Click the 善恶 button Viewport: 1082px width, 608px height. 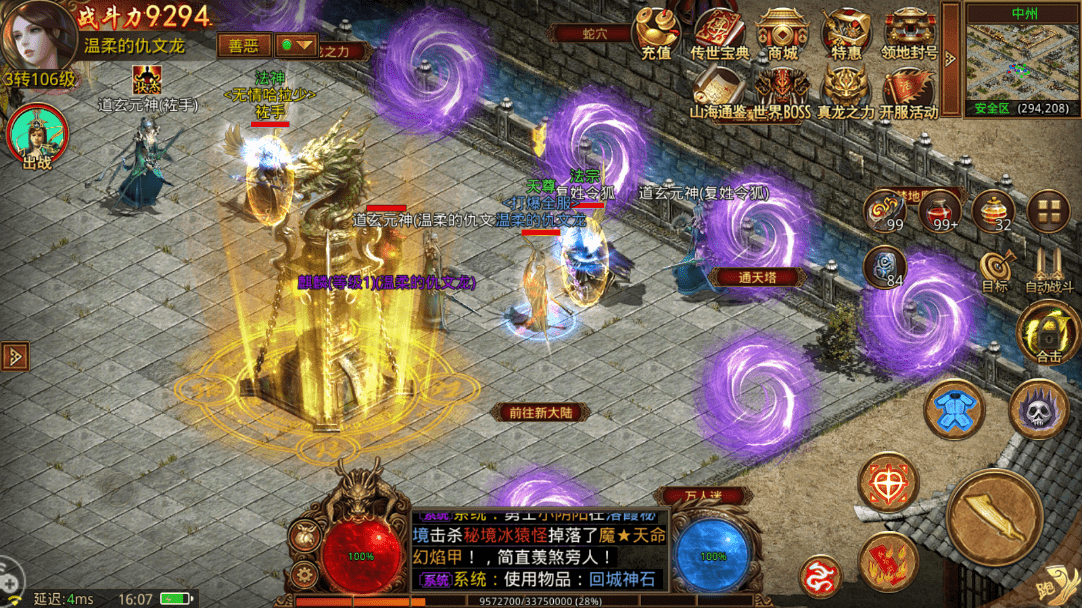[x=243, y=46]
